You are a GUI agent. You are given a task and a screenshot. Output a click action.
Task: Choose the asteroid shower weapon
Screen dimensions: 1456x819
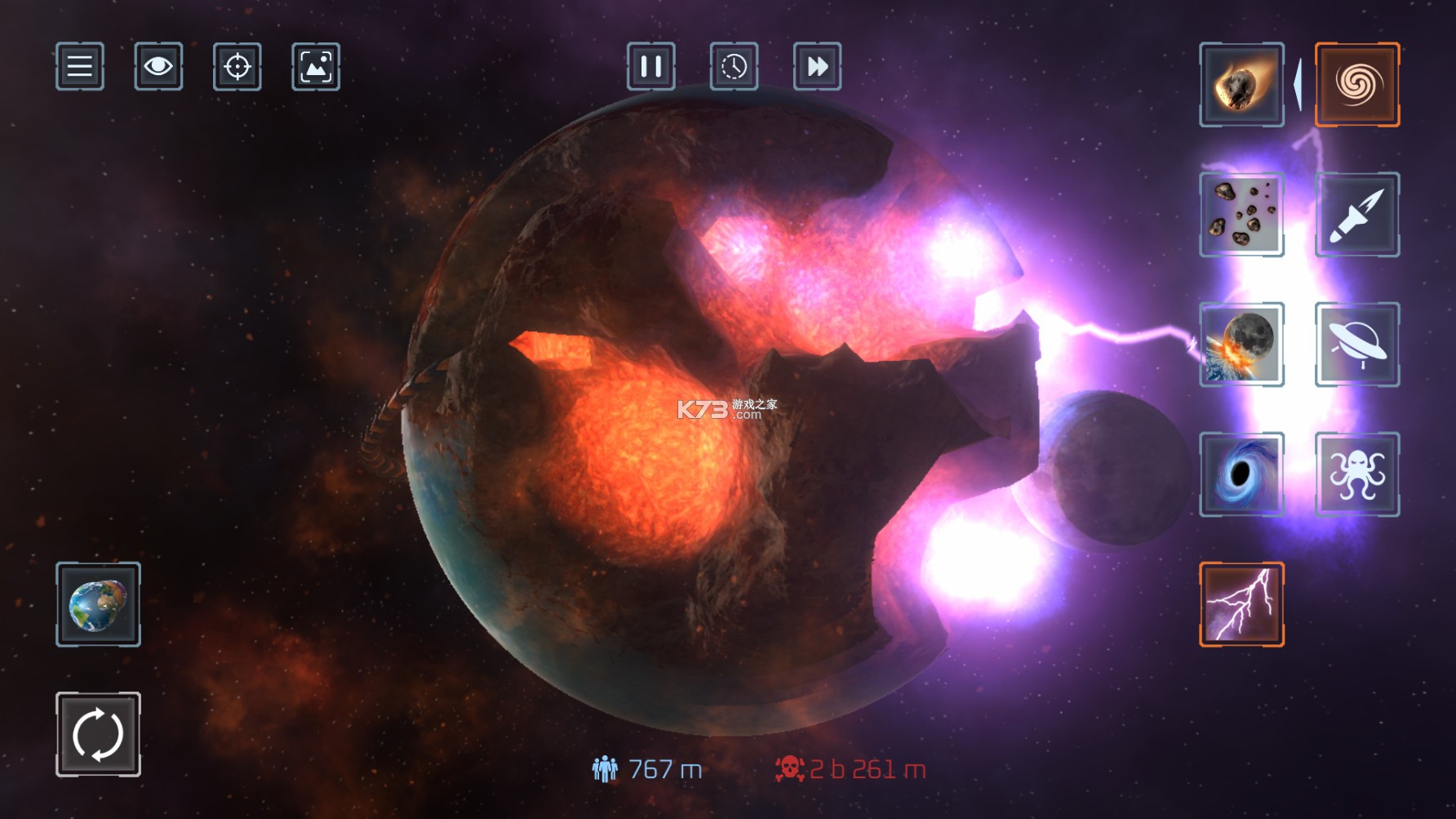click(x=1242, y=215)
